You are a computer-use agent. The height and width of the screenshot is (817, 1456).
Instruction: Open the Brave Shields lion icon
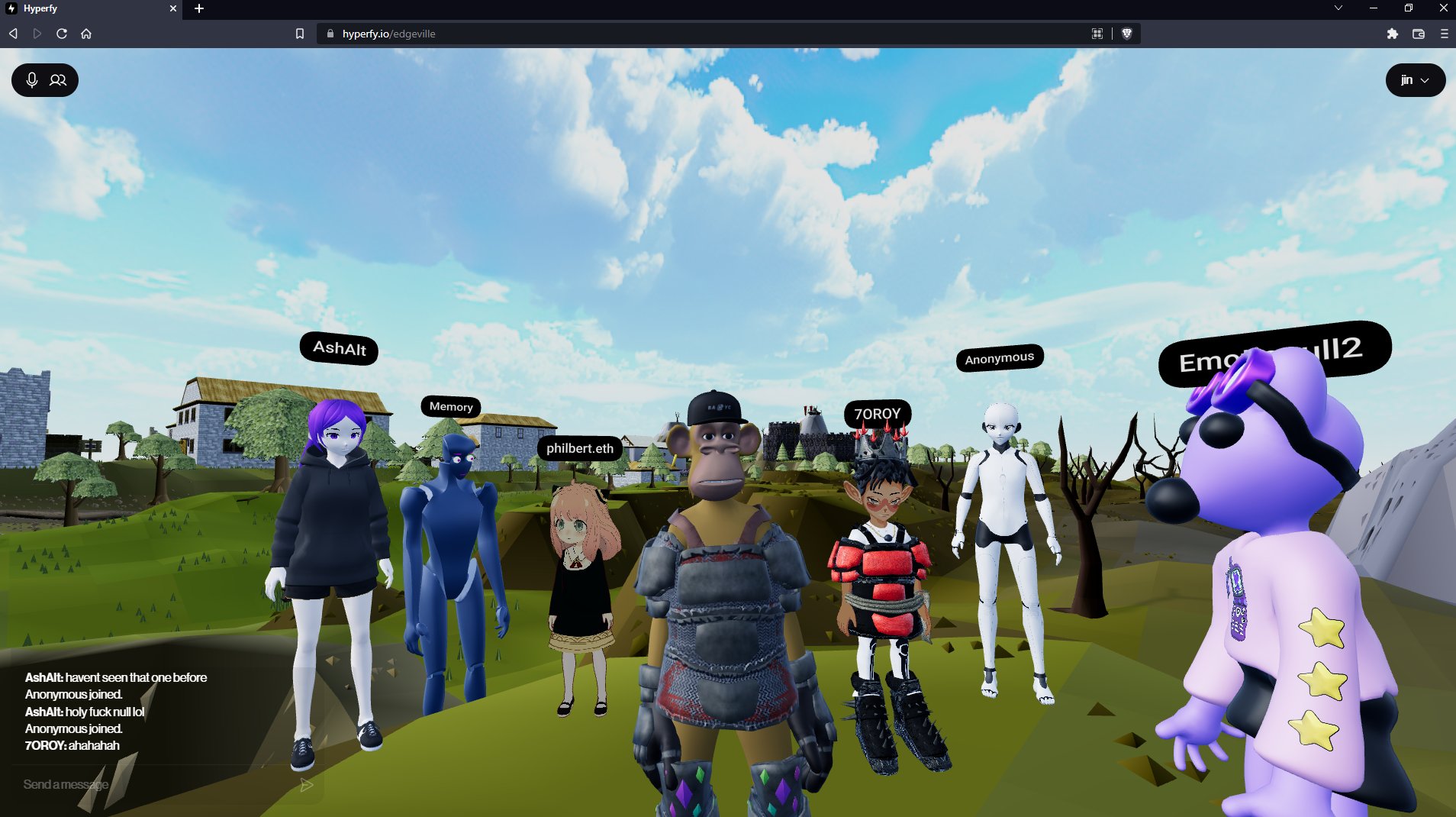point(1129,33)
